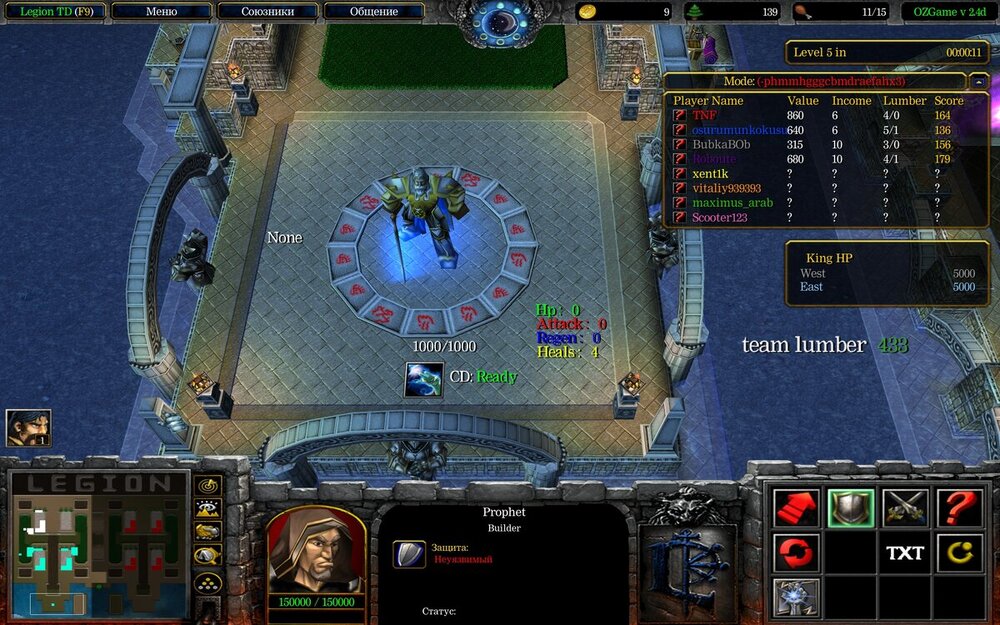
Task: Open the Союзники allies panel
Action: point(267,12)
